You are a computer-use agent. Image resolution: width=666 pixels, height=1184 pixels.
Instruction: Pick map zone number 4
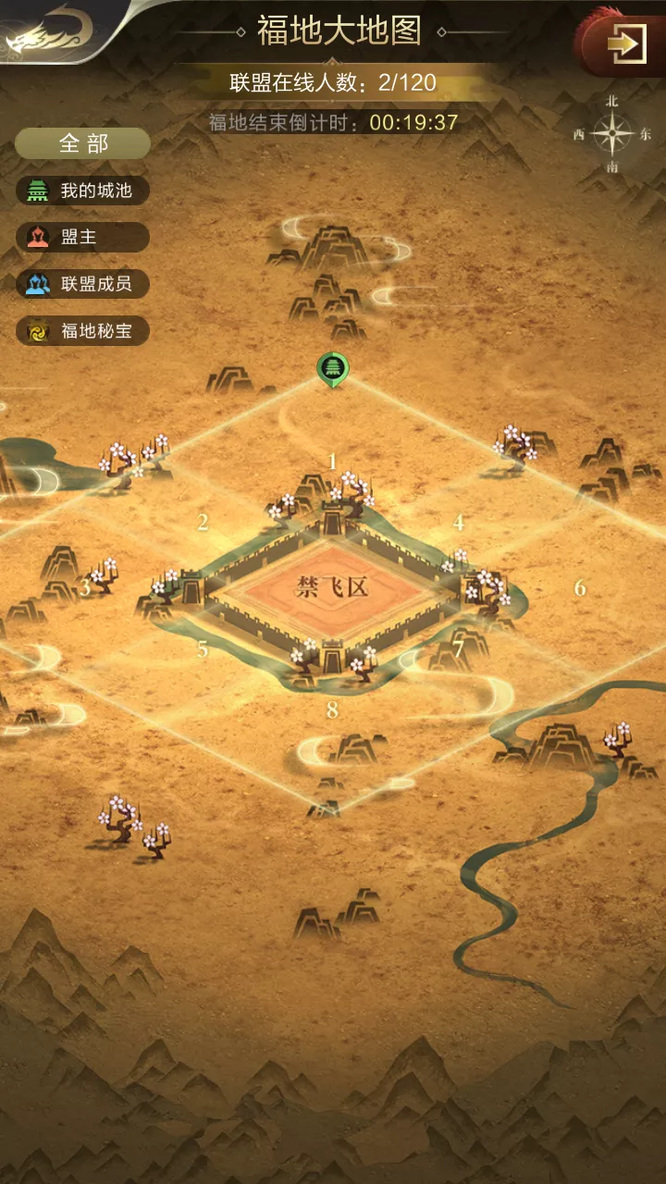459,522
